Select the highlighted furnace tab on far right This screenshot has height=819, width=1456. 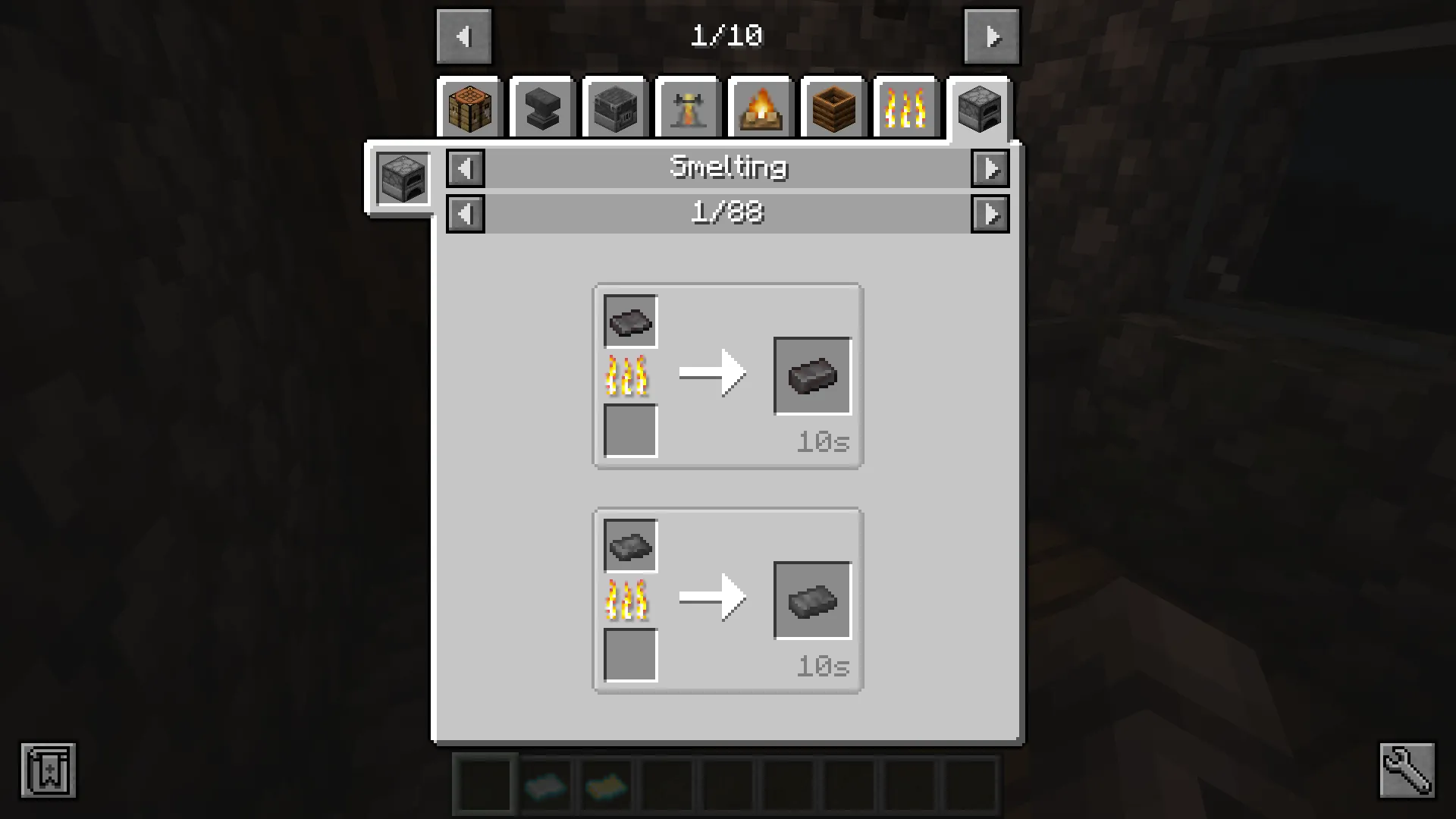(979, 108)
